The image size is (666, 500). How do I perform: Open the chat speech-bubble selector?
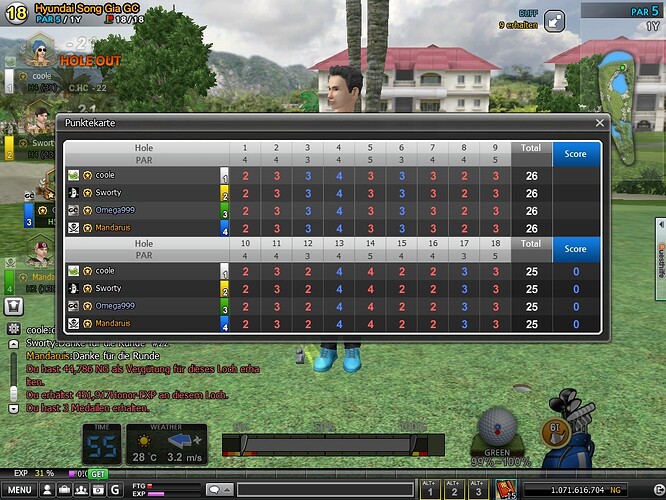click(216, 490)
